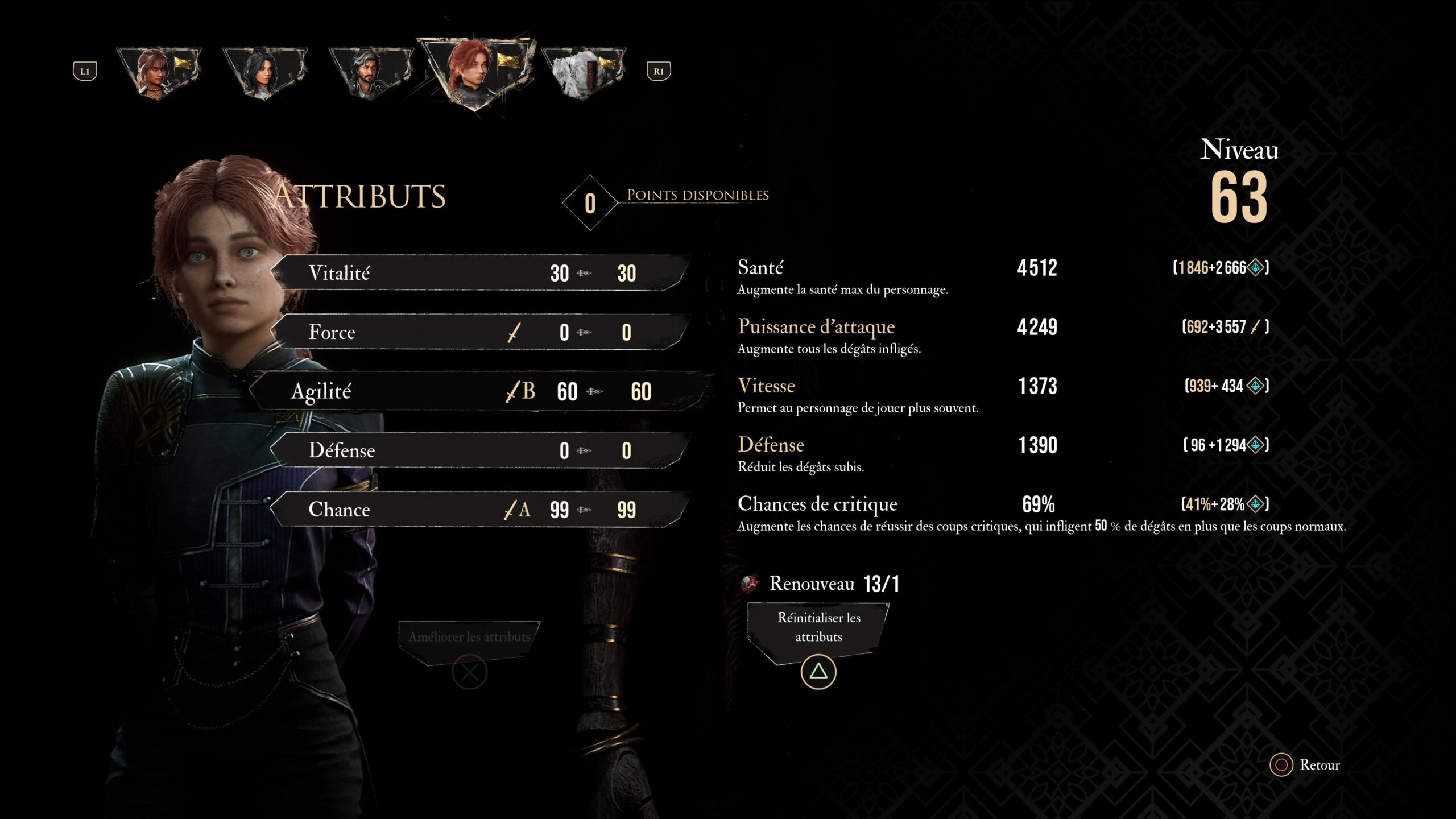This screenshot has width=1456, height=819.
Task: Choose the Agilité attribute row
Action: (481, 391)
